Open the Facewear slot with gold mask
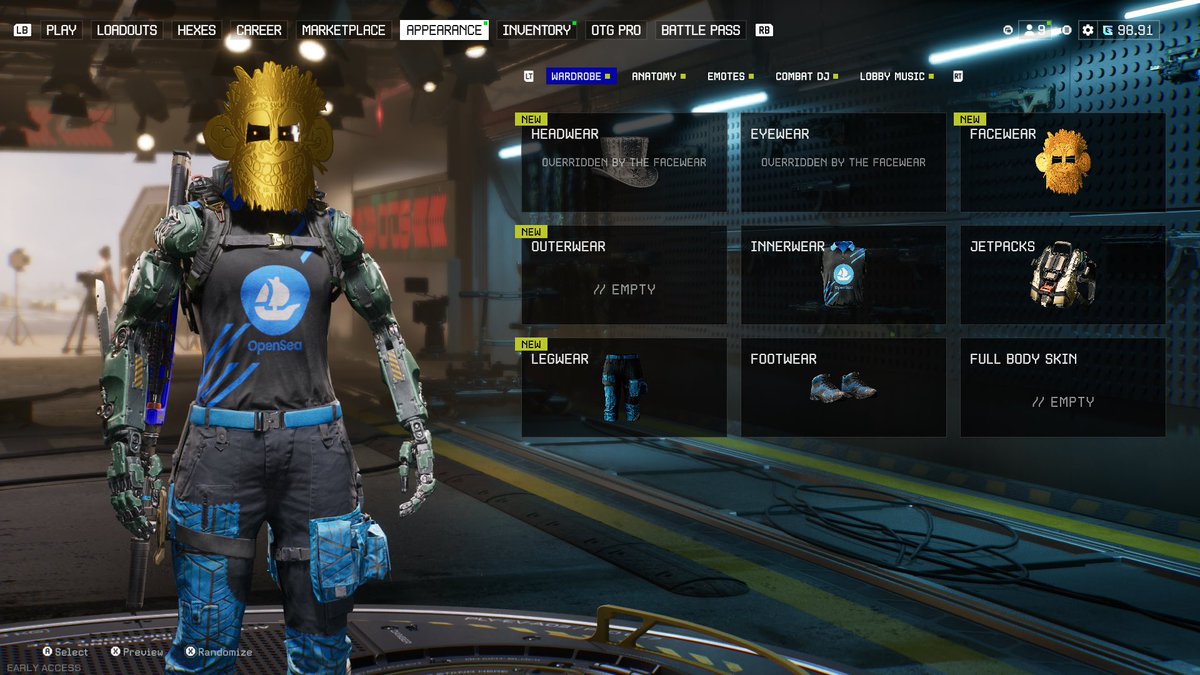The width and height of the screenshot is (1200, 675). tap(1062, 162)
